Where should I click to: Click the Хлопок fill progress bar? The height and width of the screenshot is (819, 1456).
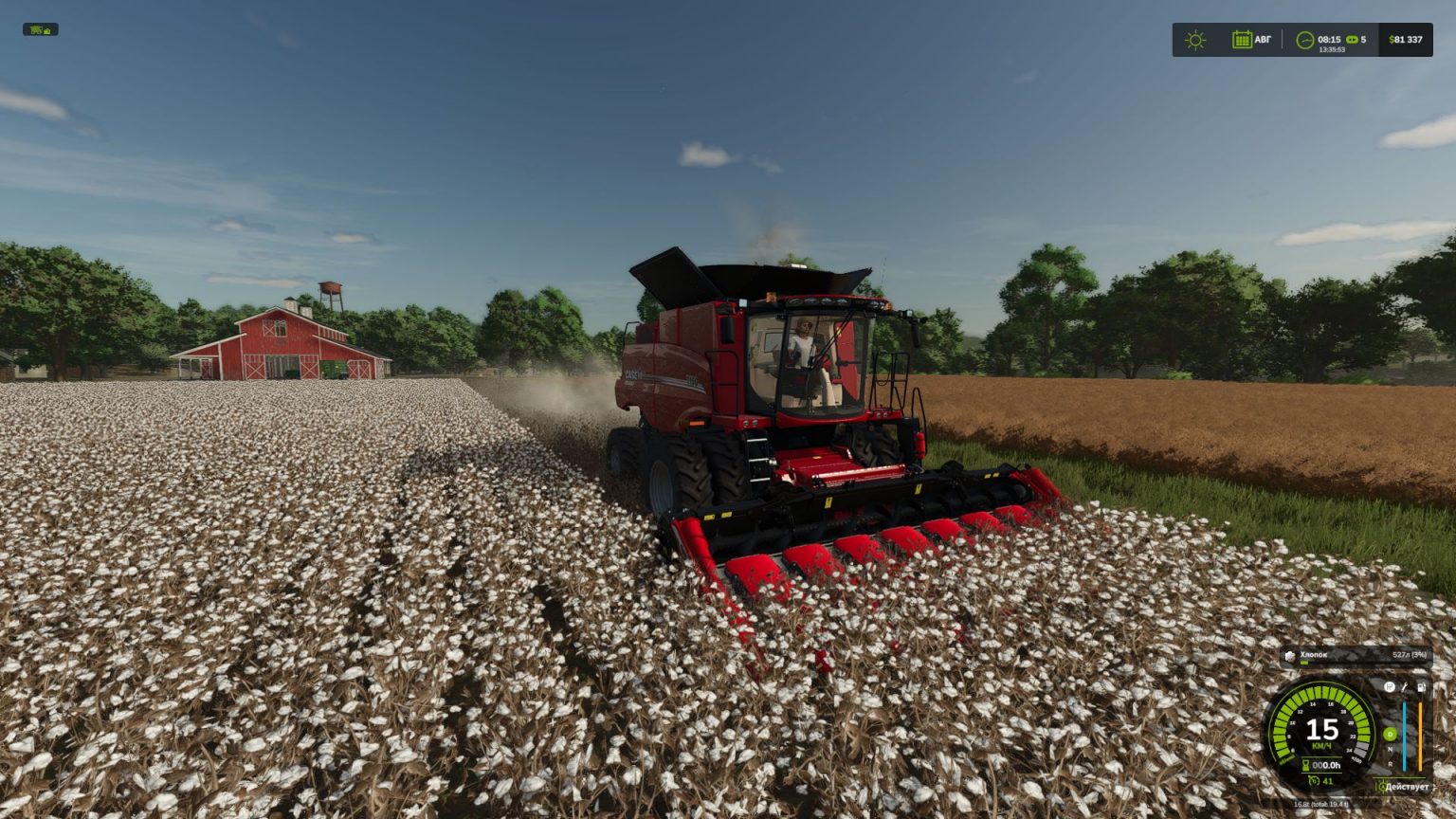coord(1305,663)
